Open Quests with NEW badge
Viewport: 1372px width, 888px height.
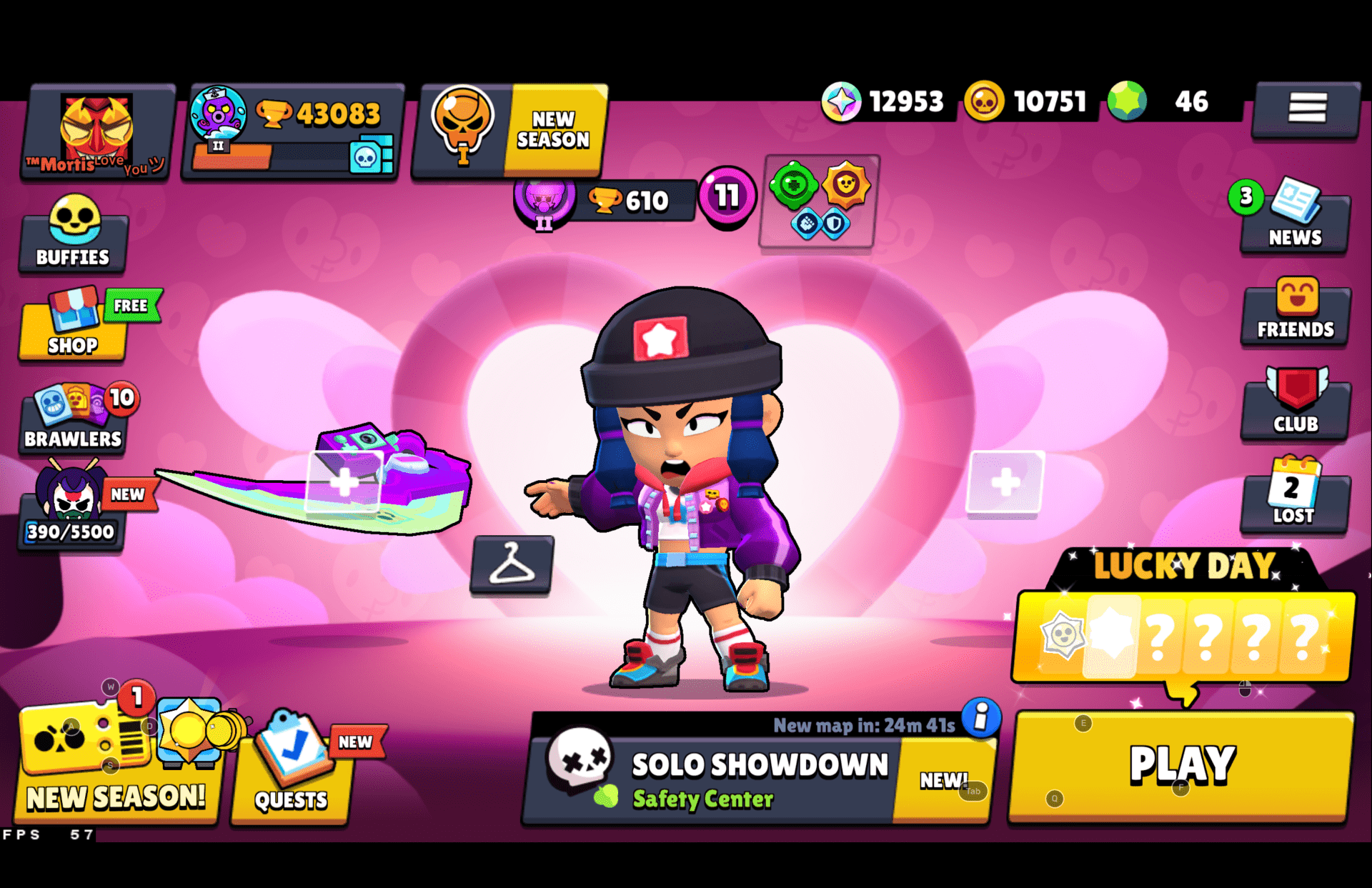pyautogui.click(x=293, y=772)
